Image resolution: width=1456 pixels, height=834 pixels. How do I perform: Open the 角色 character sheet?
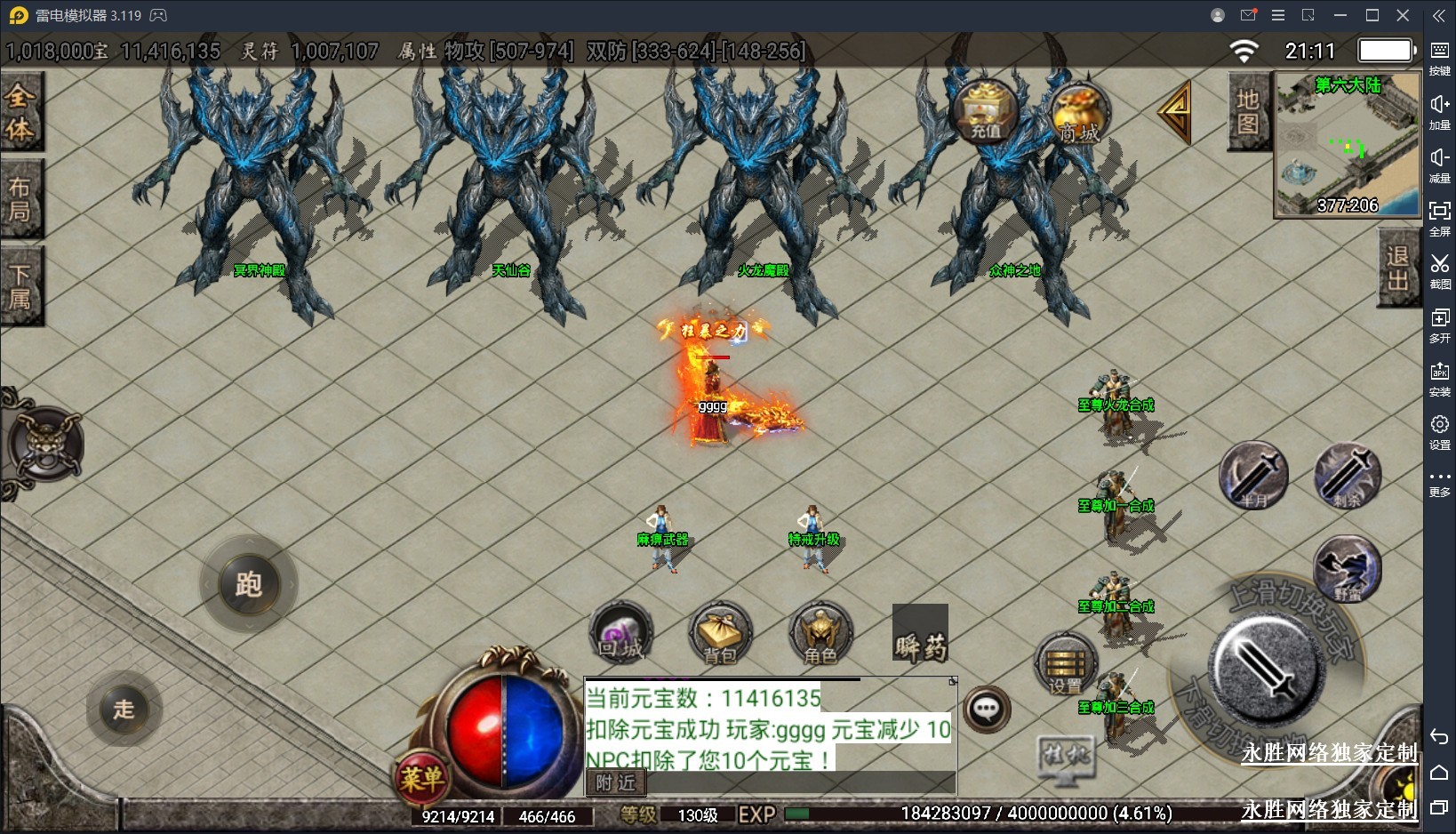pos(820,635)
